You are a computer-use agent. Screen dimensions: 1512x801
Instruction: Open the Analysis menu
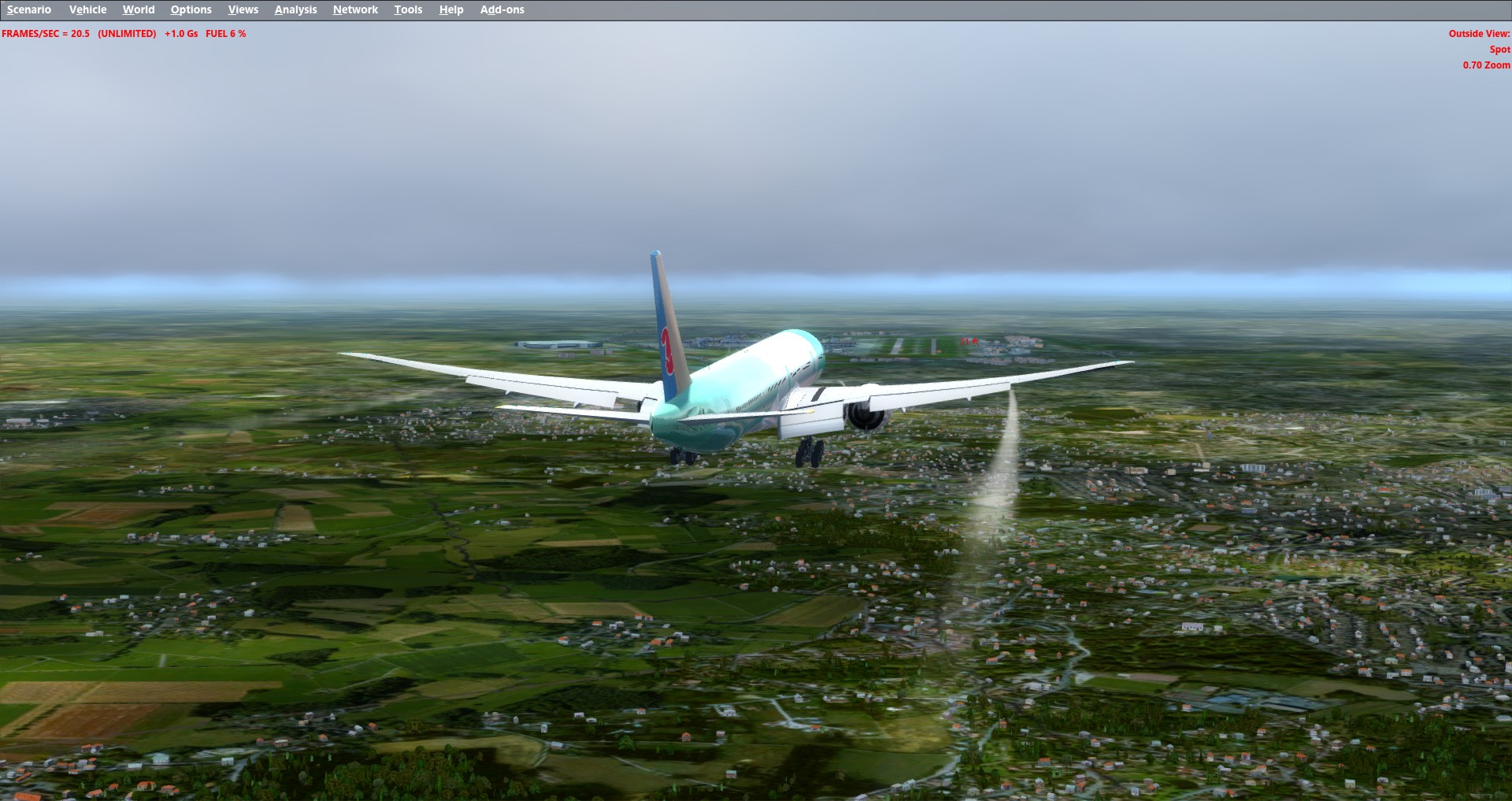[295, 9]
